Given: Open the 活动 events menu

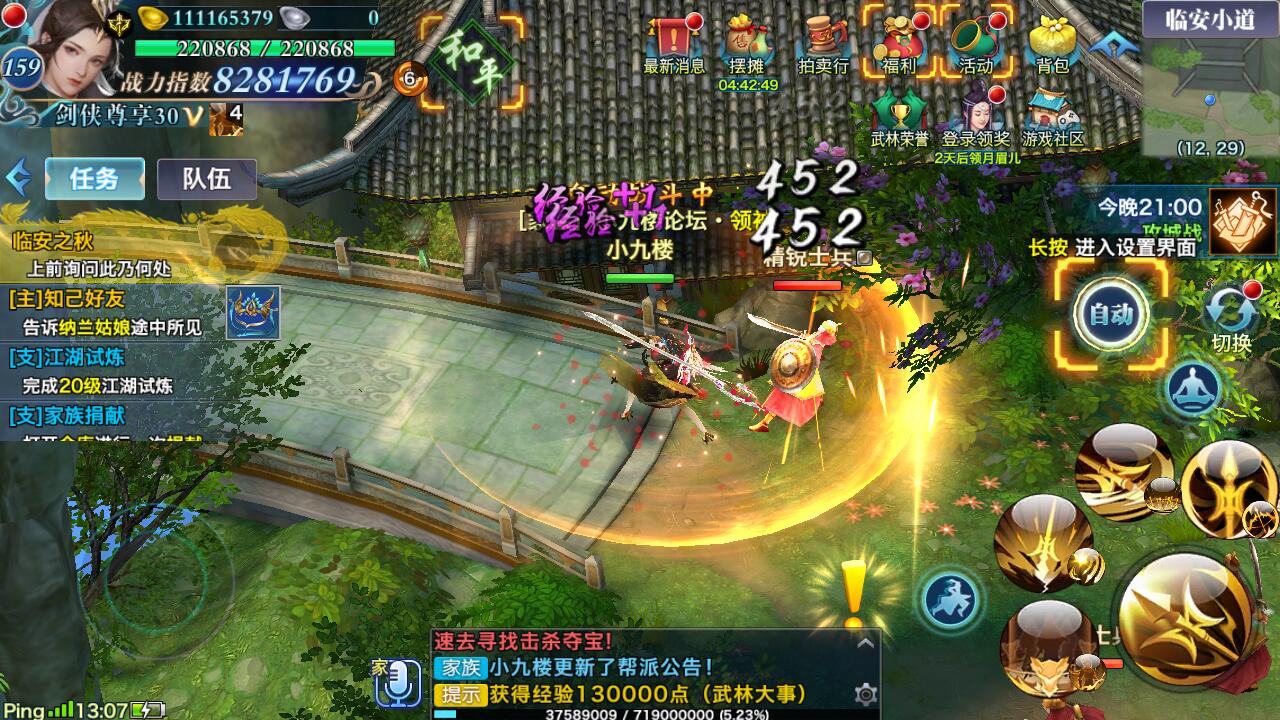Looking at the screenshot, I should 975,44.
